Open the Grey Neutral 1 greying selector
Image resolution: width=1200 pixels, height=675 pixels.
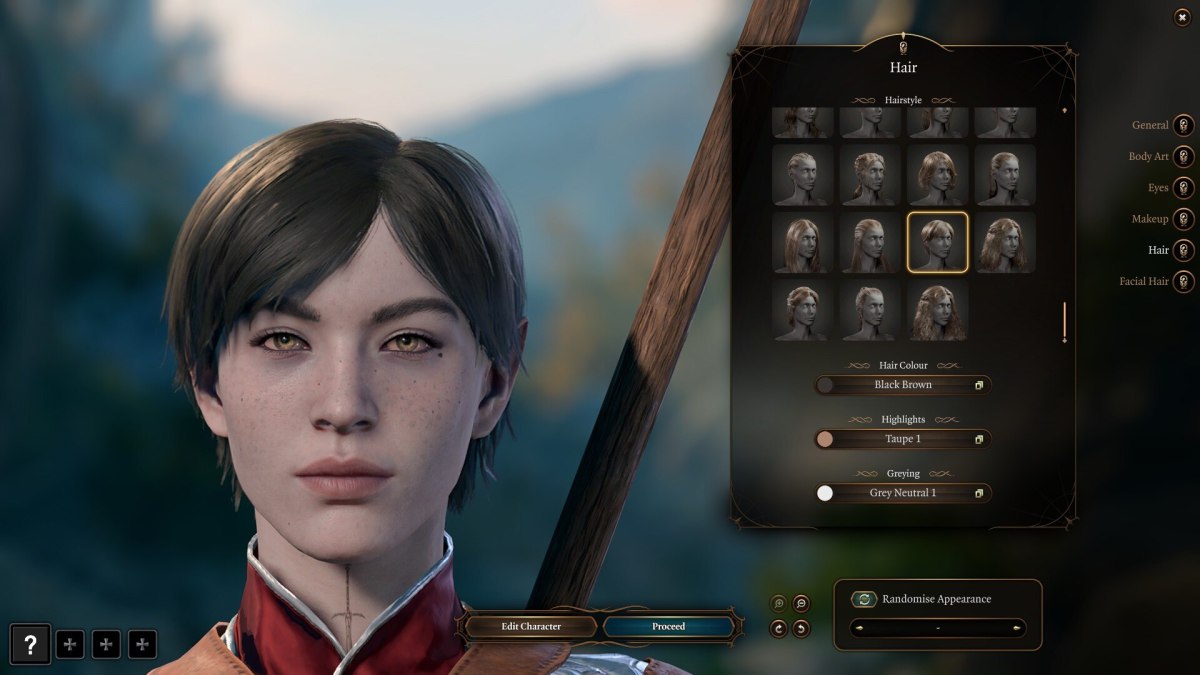902,493
